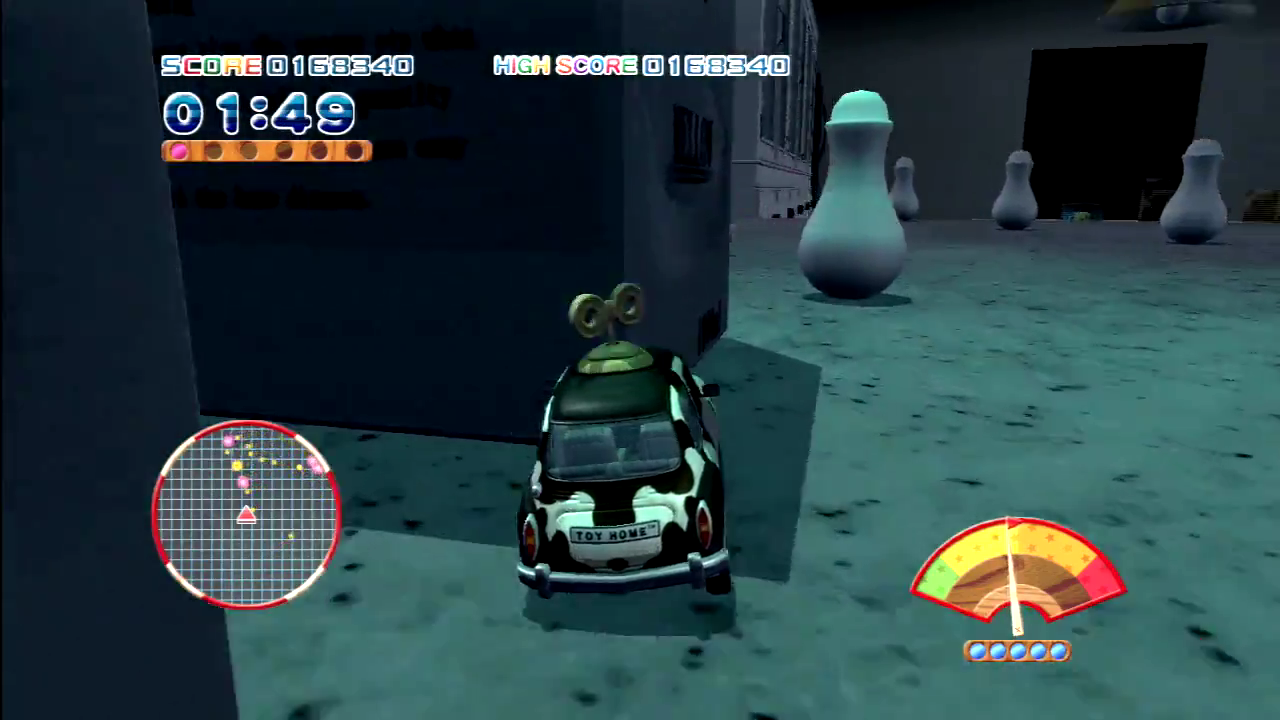Click the leftmost blue gem under the gauge
1280x720 pixels.
coord(978,651)
